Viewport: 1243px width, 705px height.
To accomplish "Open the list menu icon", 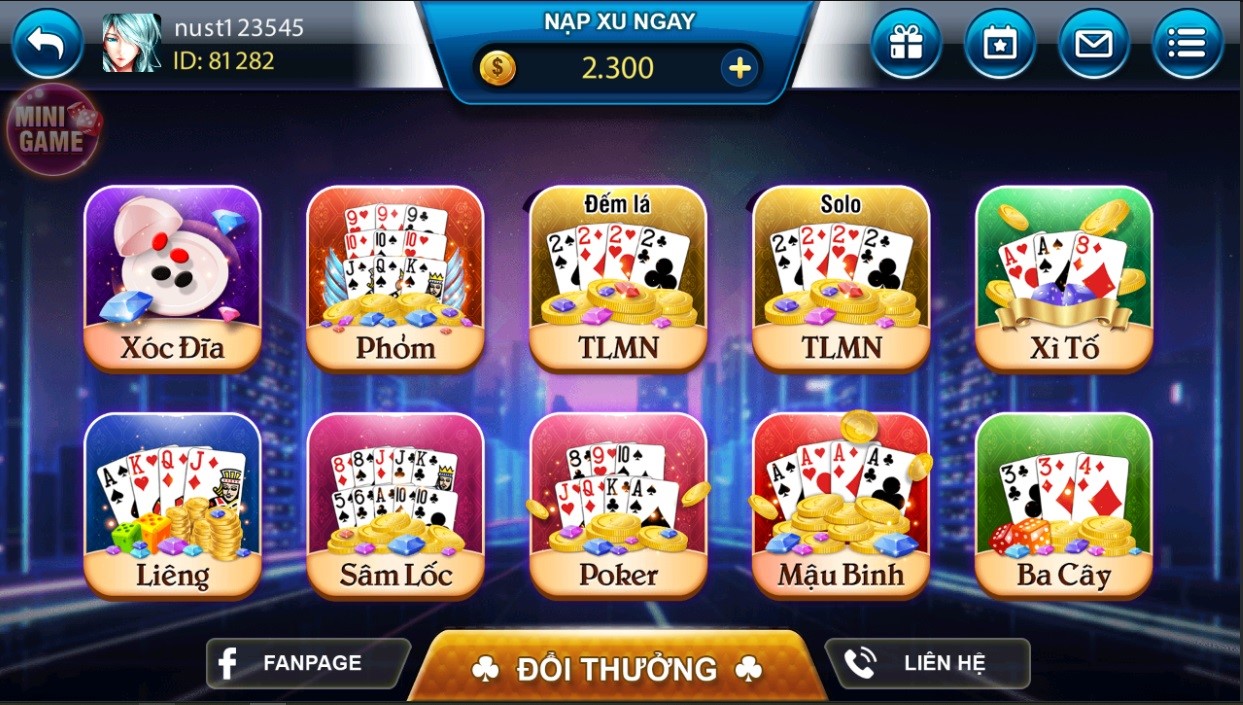I will [1187, 44].
